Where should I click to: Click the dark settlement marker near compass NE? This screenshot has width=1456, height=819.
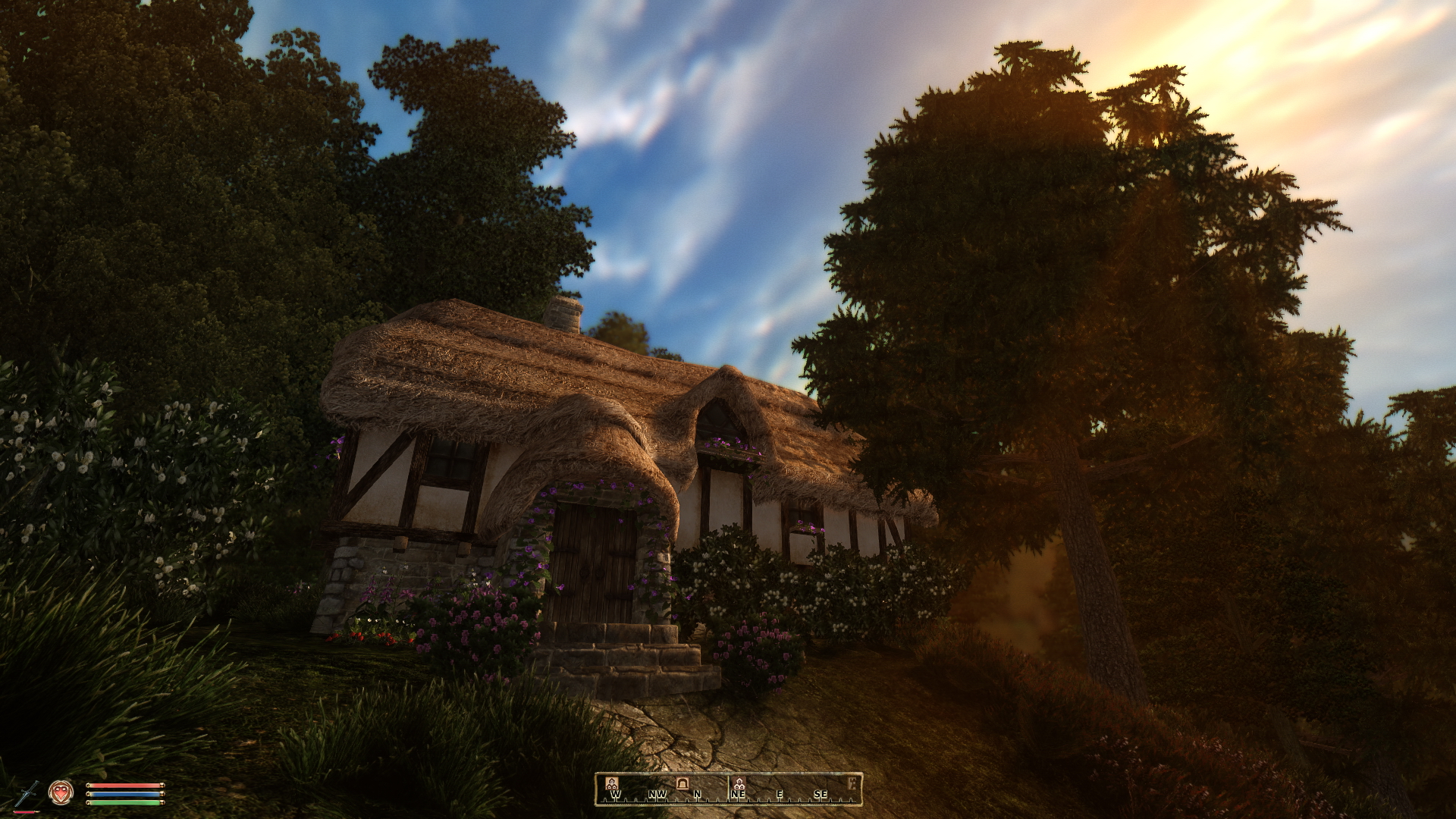coord(739,783)
